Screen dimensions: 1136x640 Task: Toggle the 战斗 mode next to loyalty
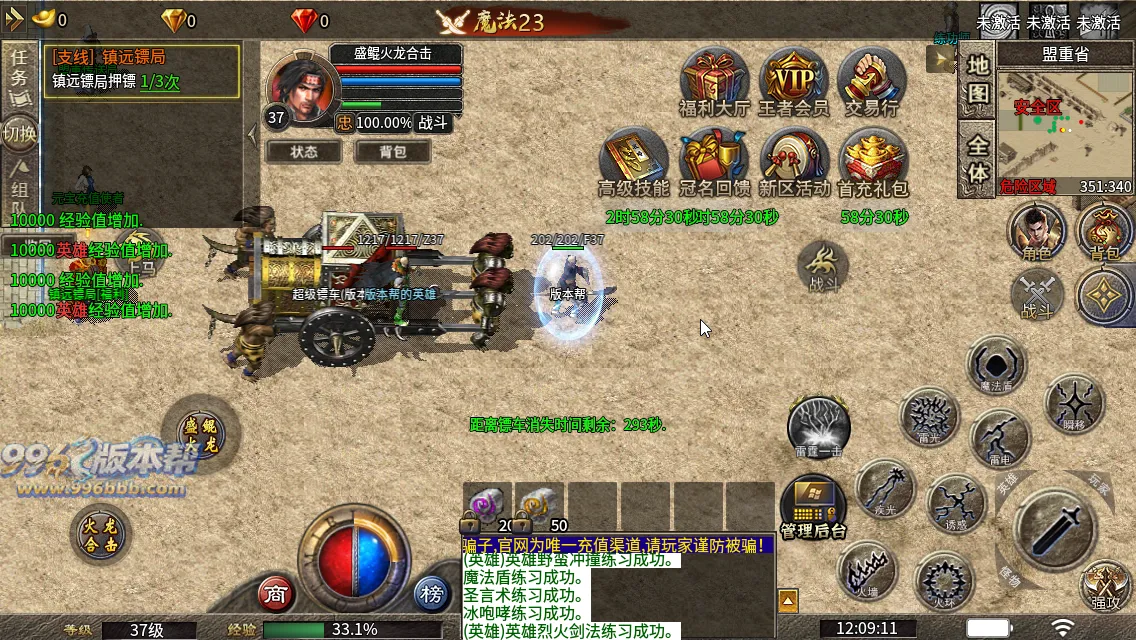tap(433, 122)
